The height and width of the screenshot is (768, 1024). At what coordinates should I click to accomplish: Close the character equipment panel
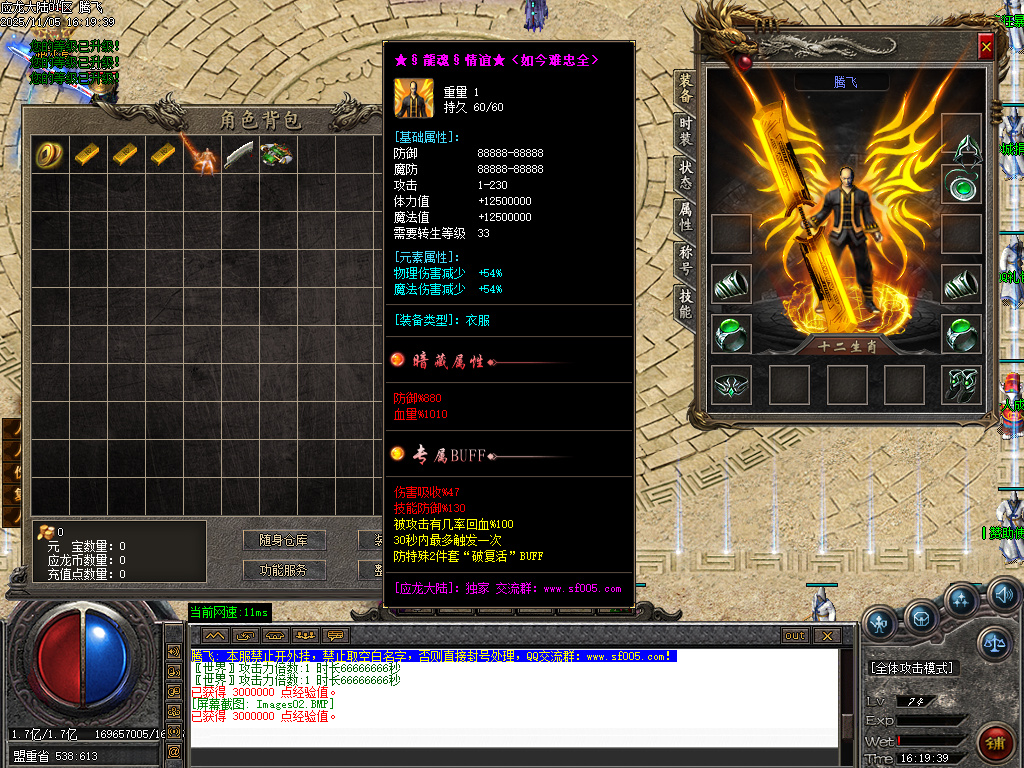point(986,47)
